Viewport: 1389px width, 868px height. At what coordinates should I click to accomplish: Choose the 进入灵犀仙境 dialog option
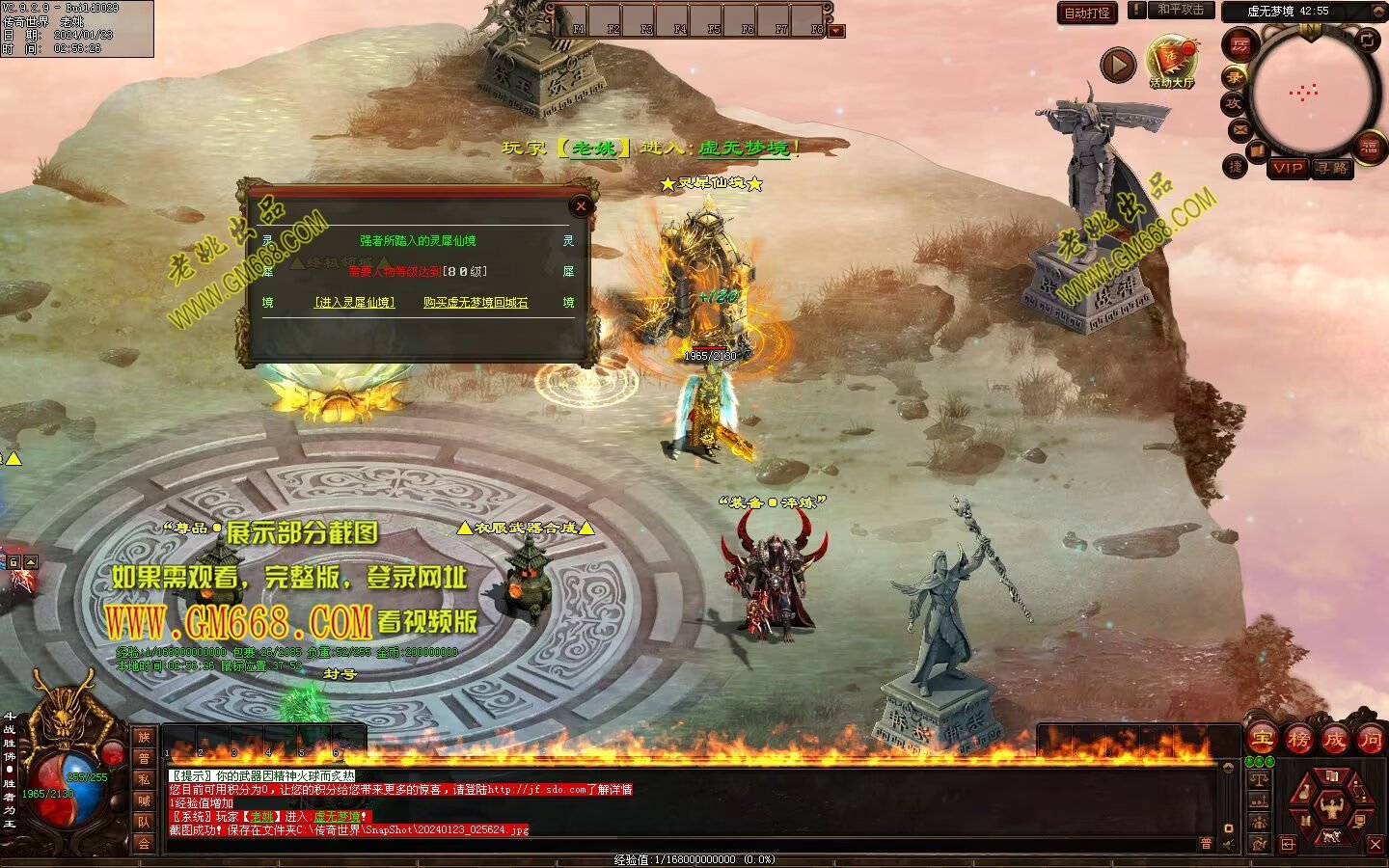pos(355,302)
